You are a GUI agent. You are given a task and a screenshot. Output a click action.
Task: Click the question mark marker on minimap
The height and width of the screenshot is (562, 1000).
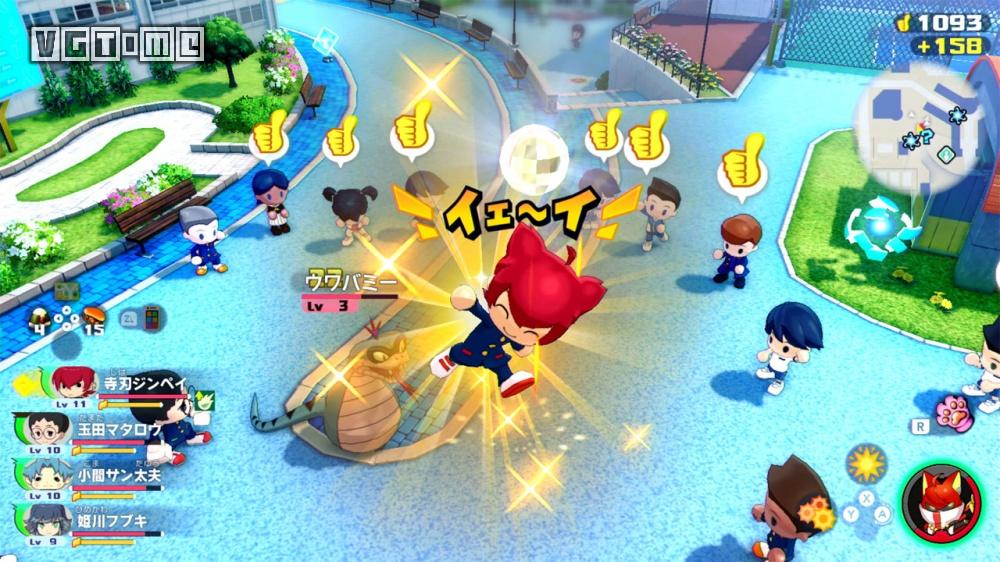[x=925, y=137]
